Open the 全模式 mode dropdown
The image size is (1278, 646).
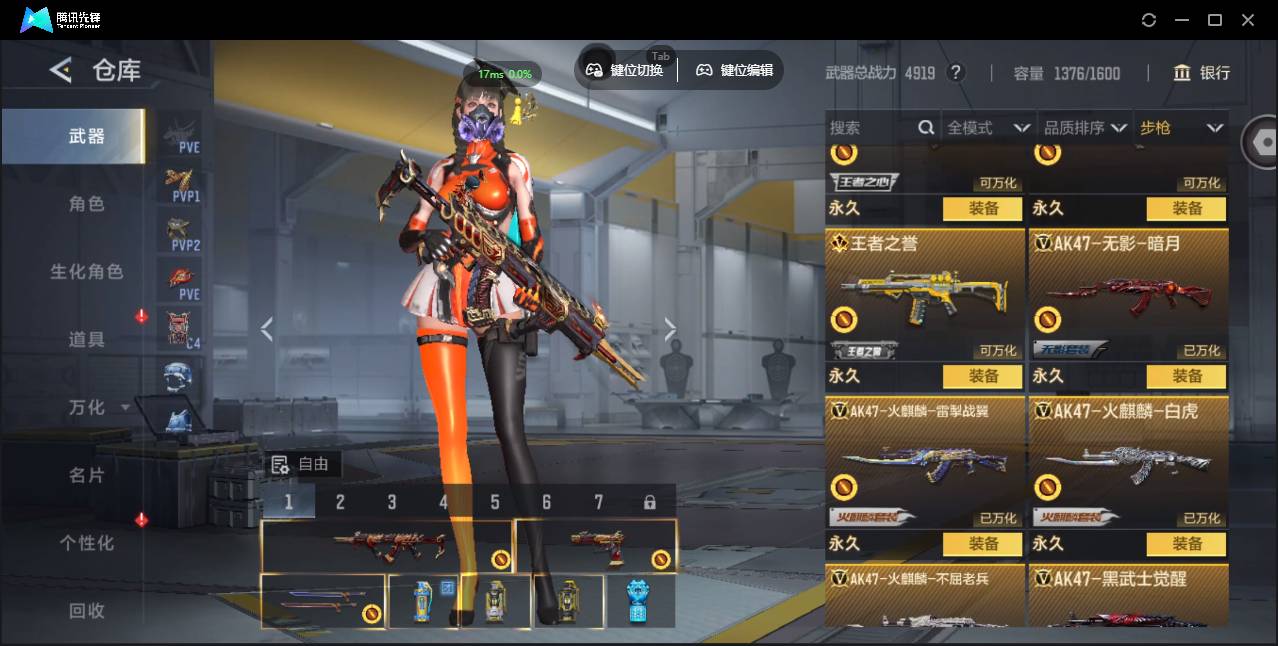tap(988, 128)
